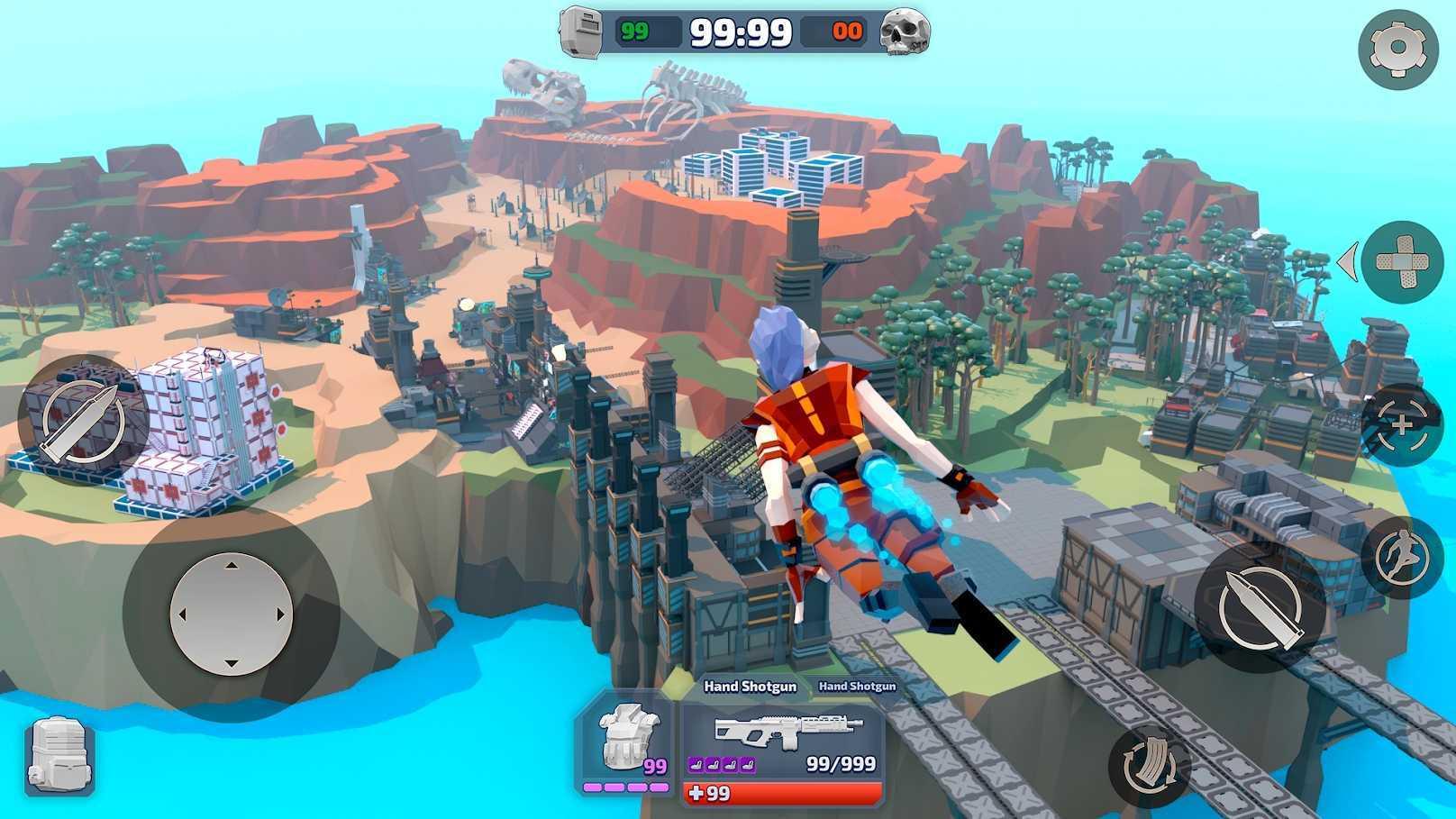
Task: Collapse the heal panel with the white arrow
Action: [x=1348, y=259]
